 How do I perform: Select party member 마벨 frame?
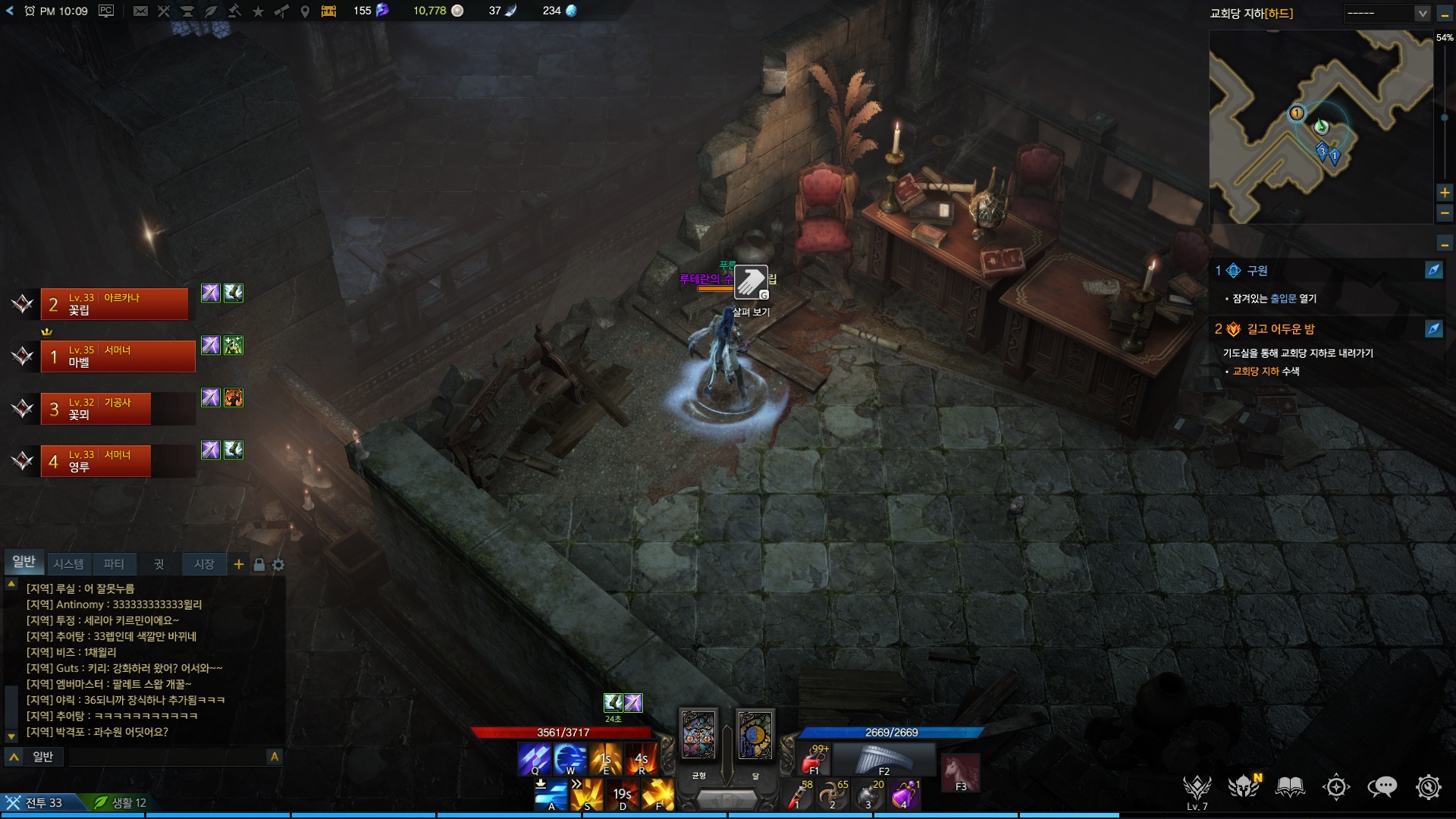coord(118,356)
